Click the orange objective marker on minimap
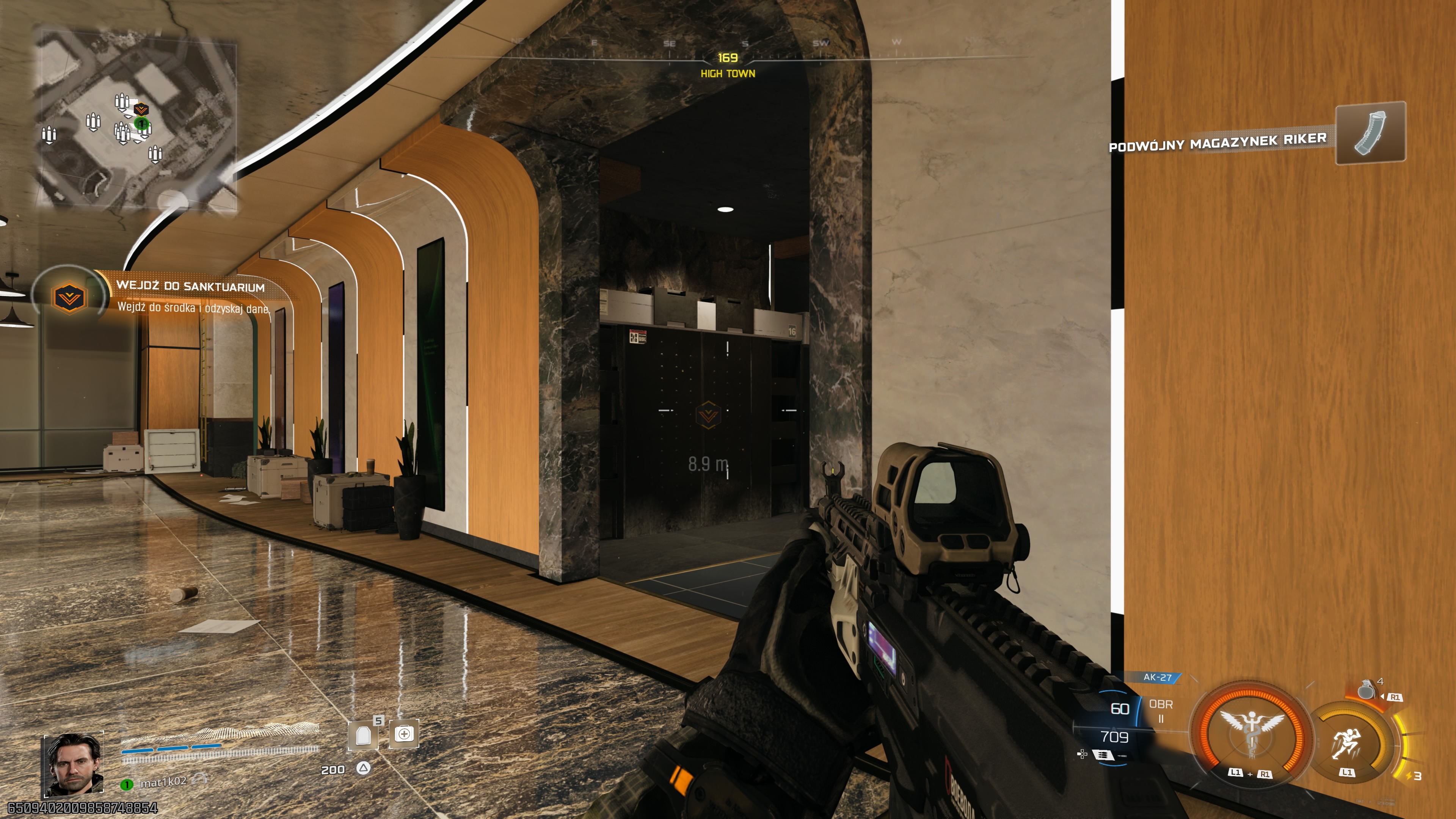Image resolution: width=1456 pixels, height=819 pixels. coord(140,109)
